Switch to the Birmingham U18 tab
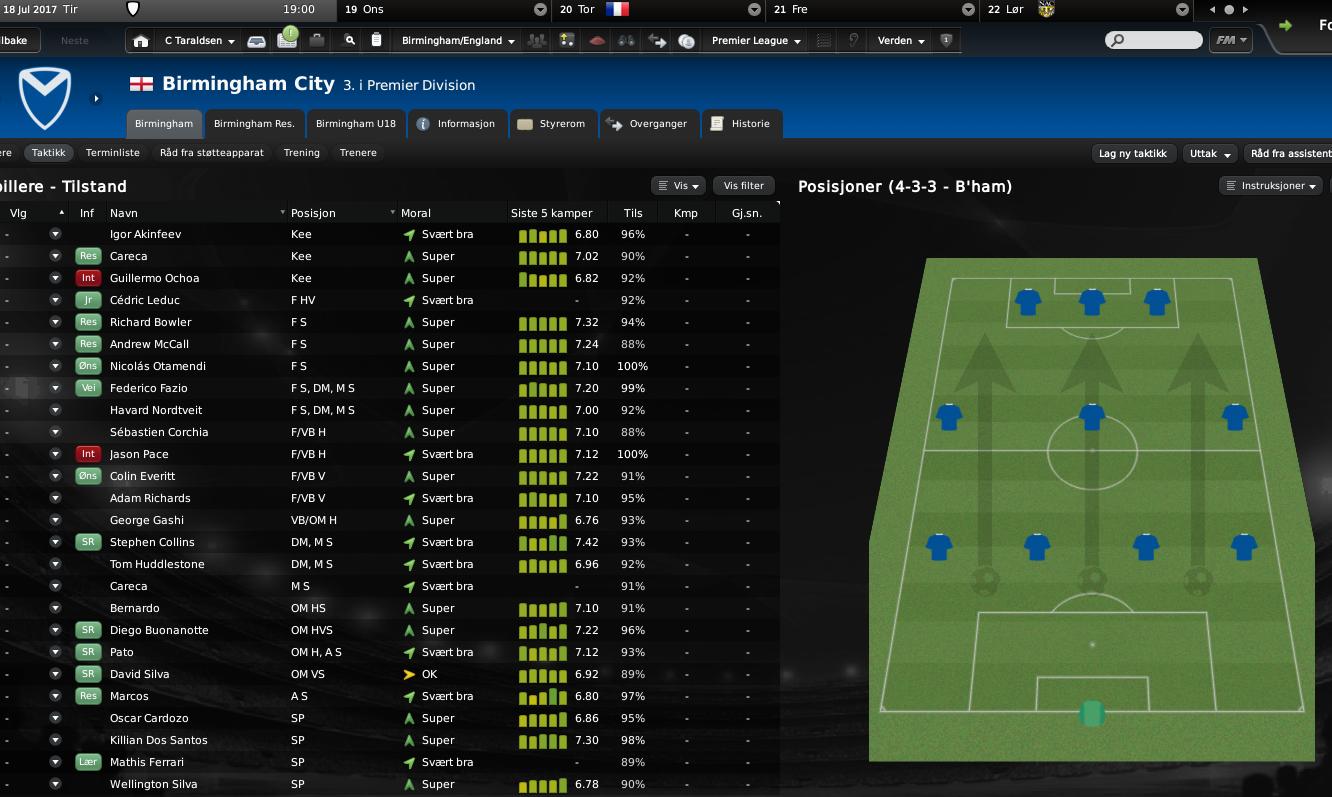The height and width of the screenshot is (797, 1332). click(x=355, y=124)
